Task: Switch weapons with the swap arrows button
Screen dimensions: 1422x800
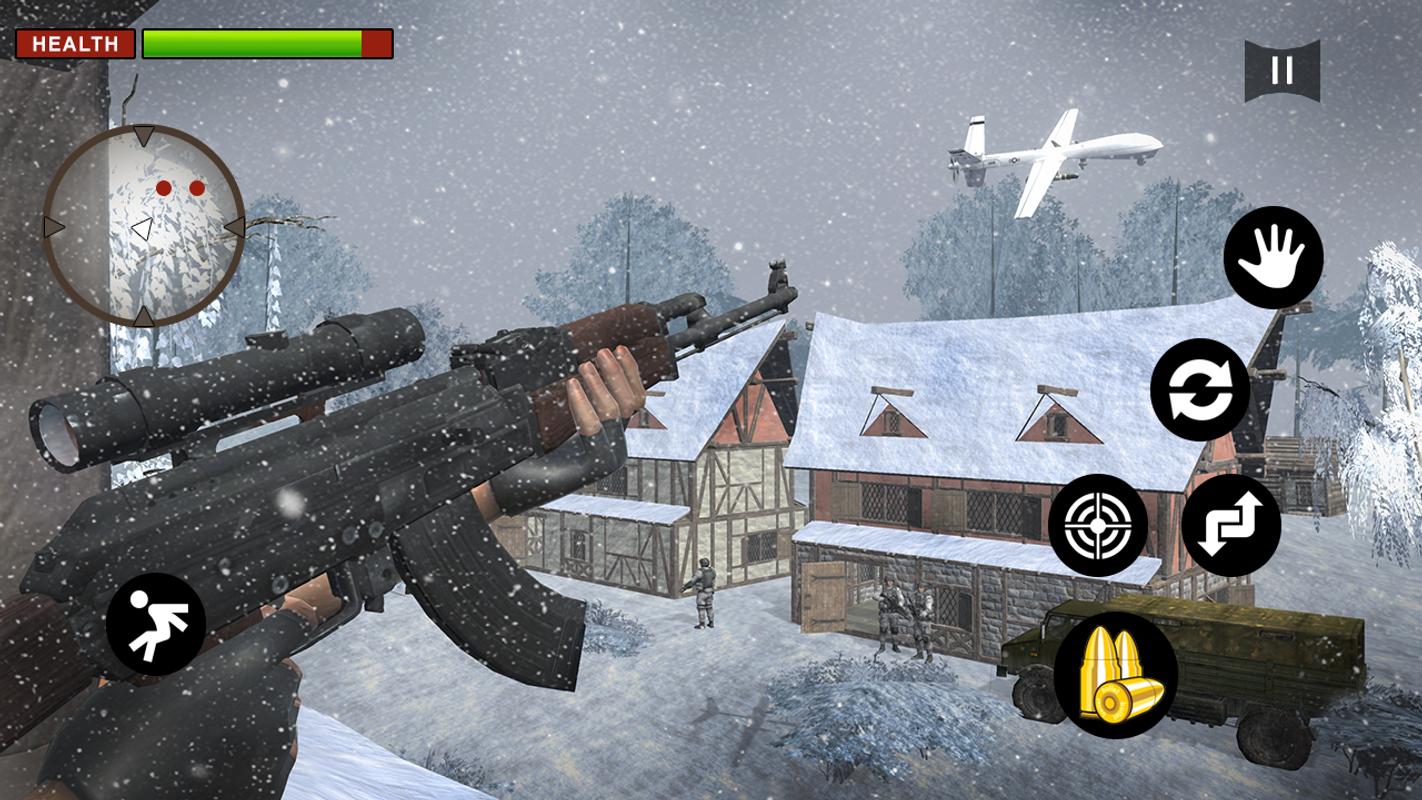Action: click(1231, 525)
